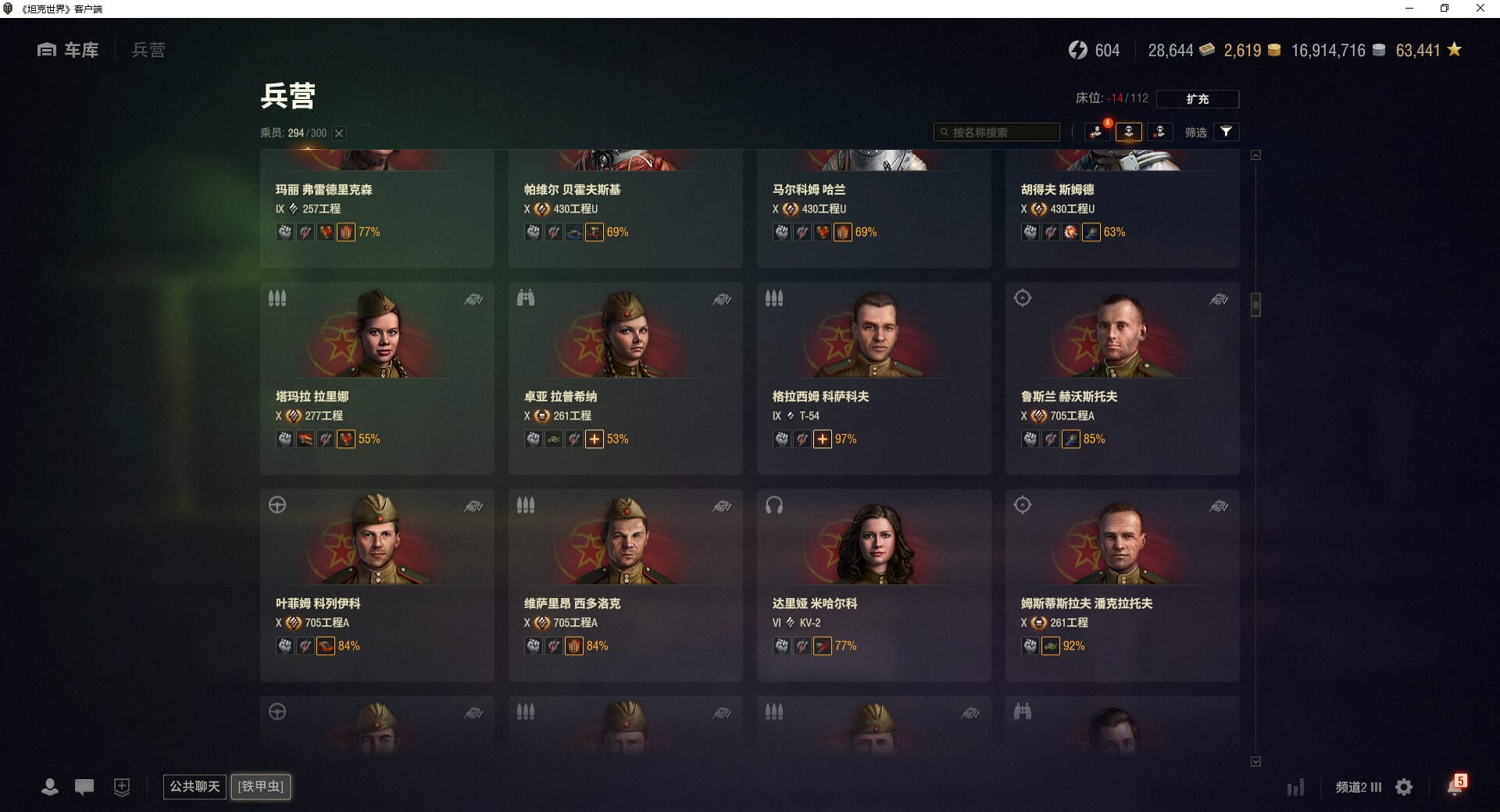Choose crew card 格拉西姆 科萨科夫
Viewport: 1500px width, 812px height.
873,378
